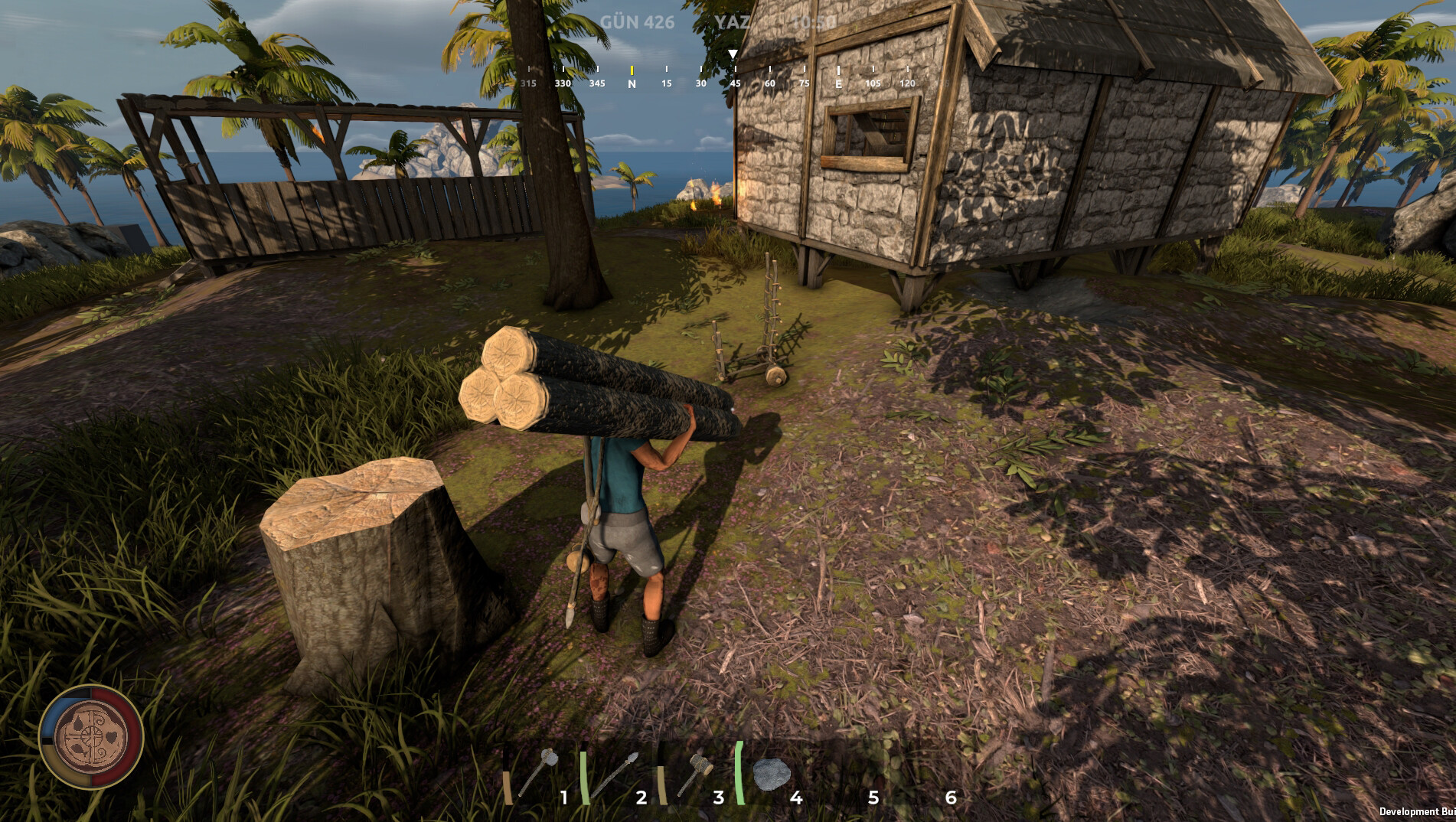Click the YAZ season indicator
Screen dimensions: 1456x822
(x=733, y=20)
